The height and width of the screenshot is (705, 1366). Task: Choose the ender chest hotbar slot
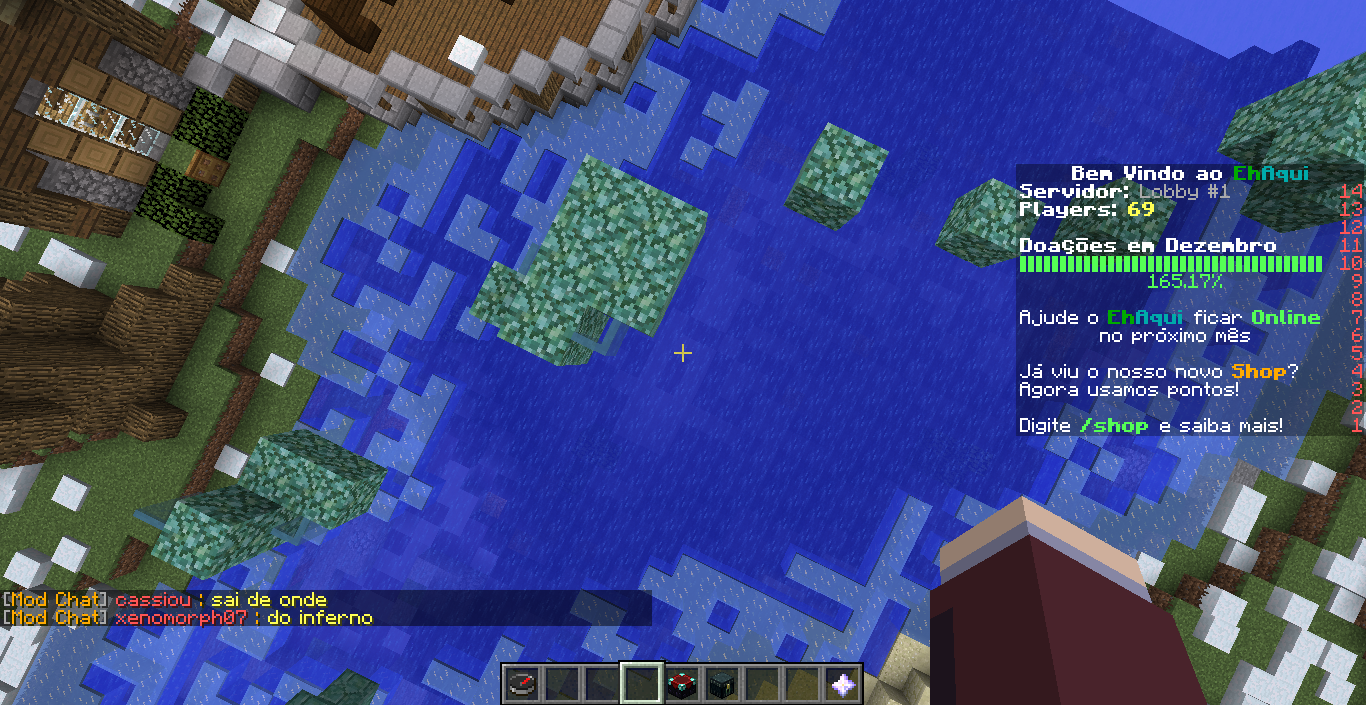click(x=722, y=684)
